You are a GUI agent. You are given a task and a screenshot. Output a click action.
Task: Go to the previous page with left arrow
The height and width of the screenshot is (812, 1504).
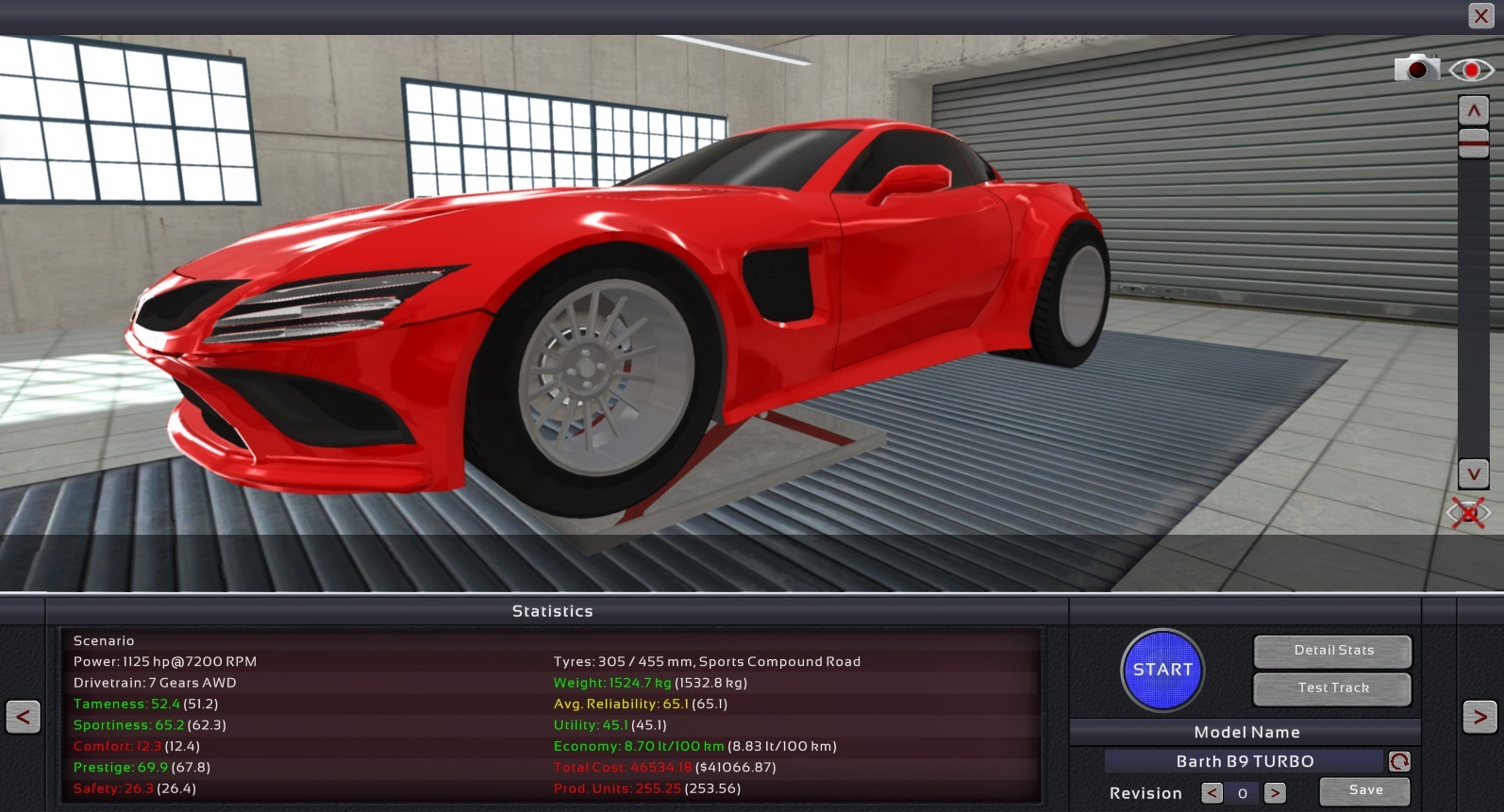click(x=23, y=717)
